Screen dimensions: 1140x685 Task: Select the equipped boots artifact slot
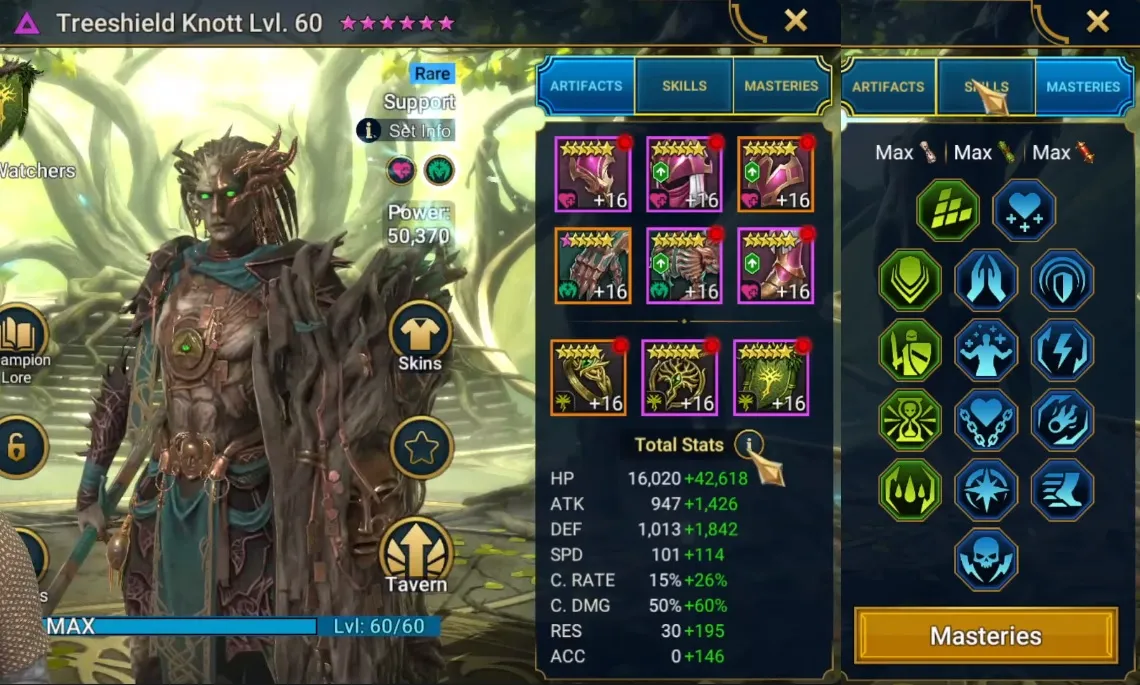(775, 265)
